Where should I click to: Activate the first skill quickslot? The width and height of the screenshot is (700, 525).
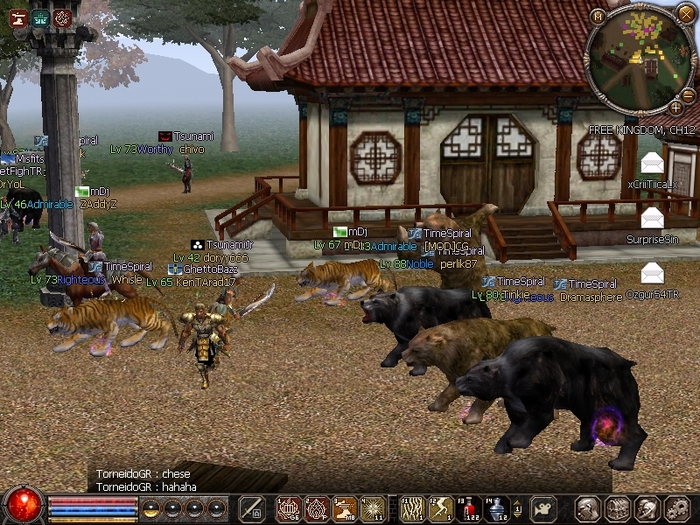point(289,508)
